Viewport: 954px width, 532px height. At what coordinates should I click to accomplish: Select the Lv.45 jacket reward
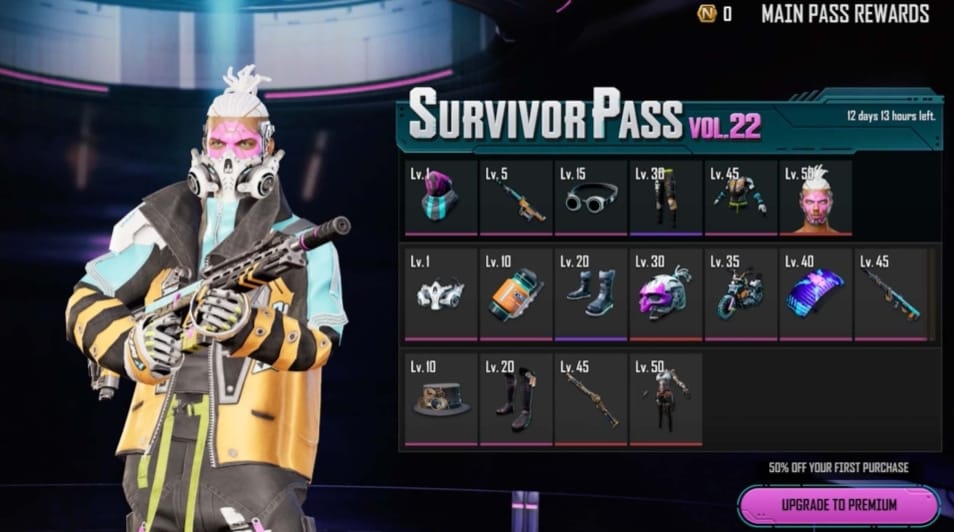click(741, 198)
